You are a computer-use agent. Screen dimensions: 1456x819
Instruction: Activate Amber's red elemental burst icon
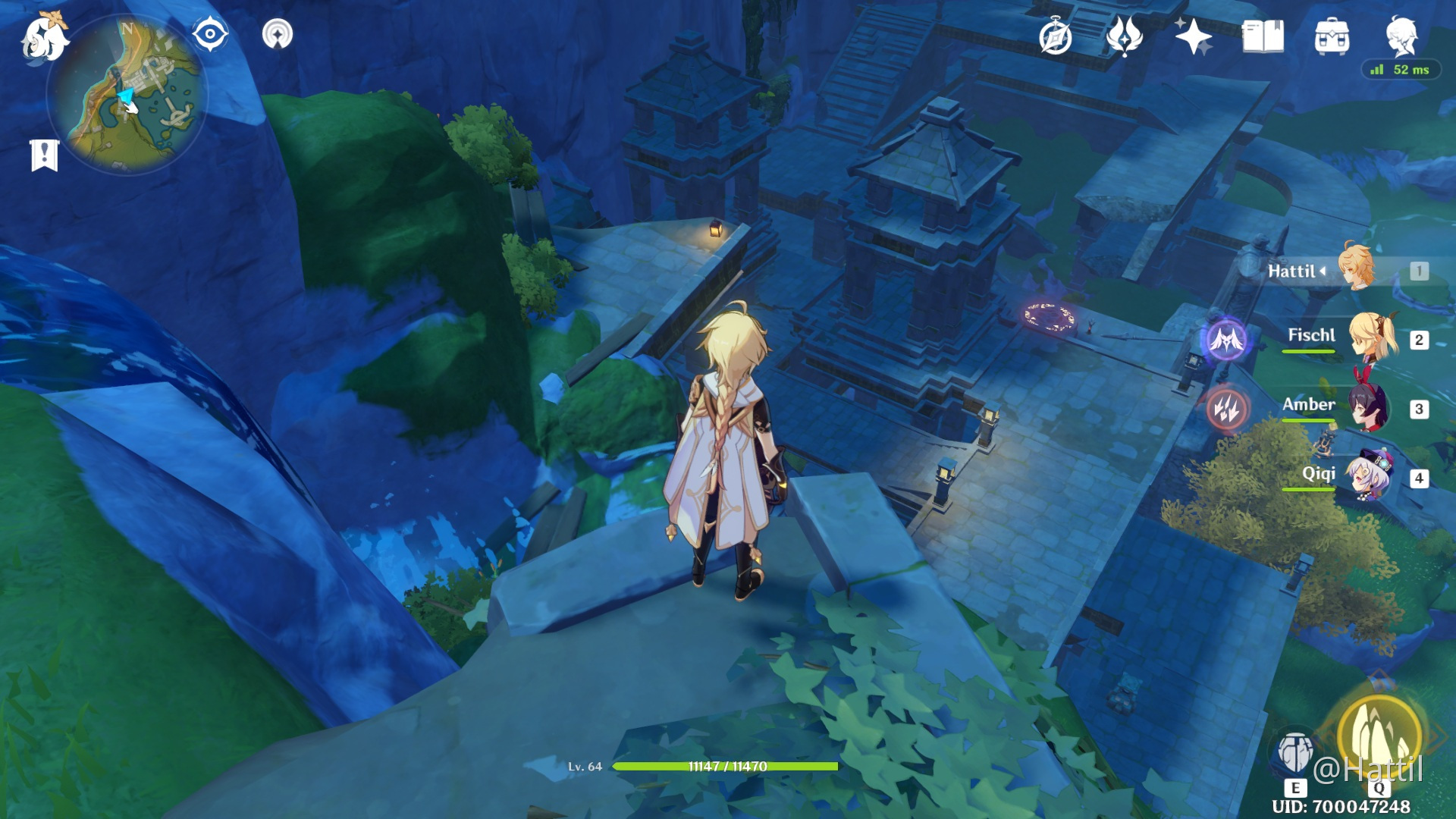click(x=1226, y=409)
